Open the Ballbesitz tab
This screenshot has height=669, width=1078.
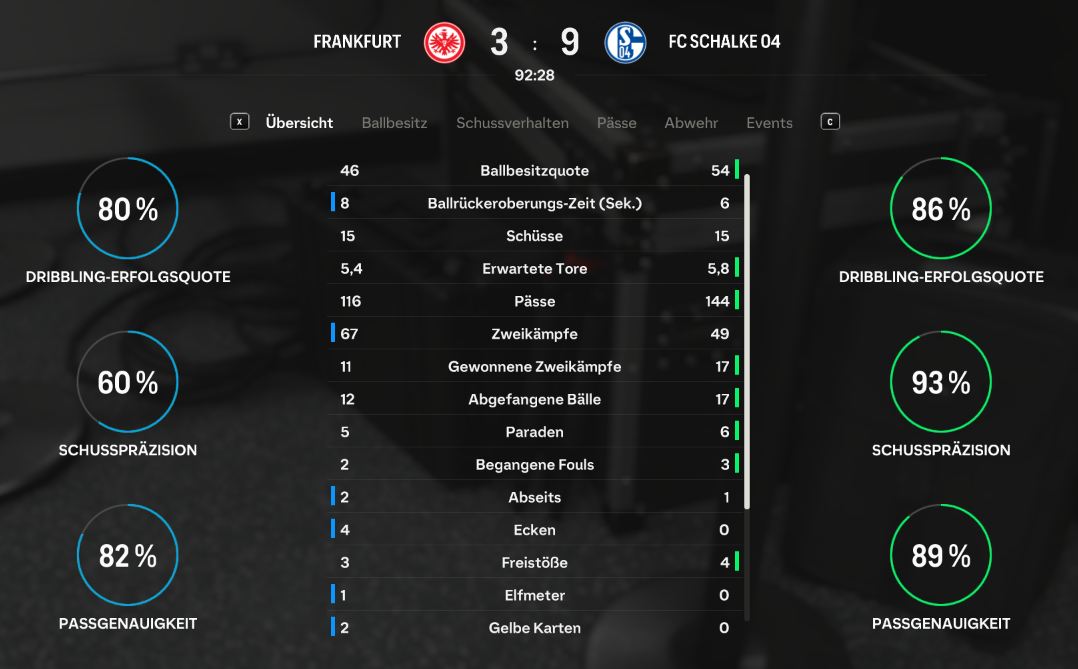click(394, 123)
